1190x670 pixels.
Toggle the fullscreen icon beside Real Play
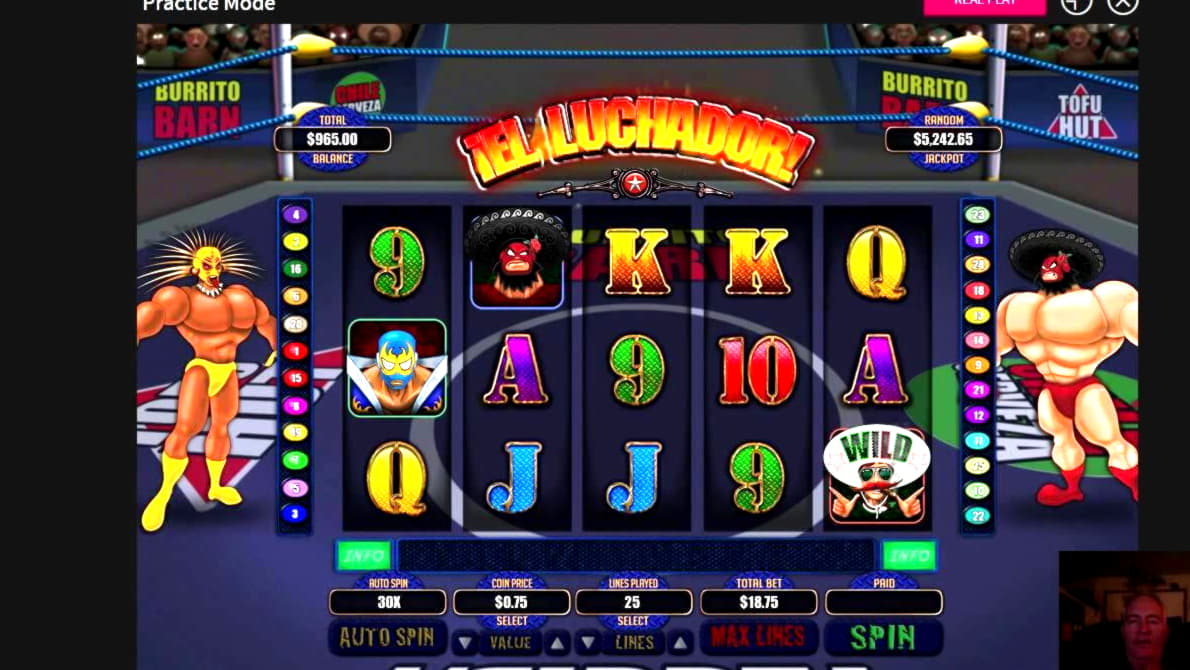click(1076, 5)
